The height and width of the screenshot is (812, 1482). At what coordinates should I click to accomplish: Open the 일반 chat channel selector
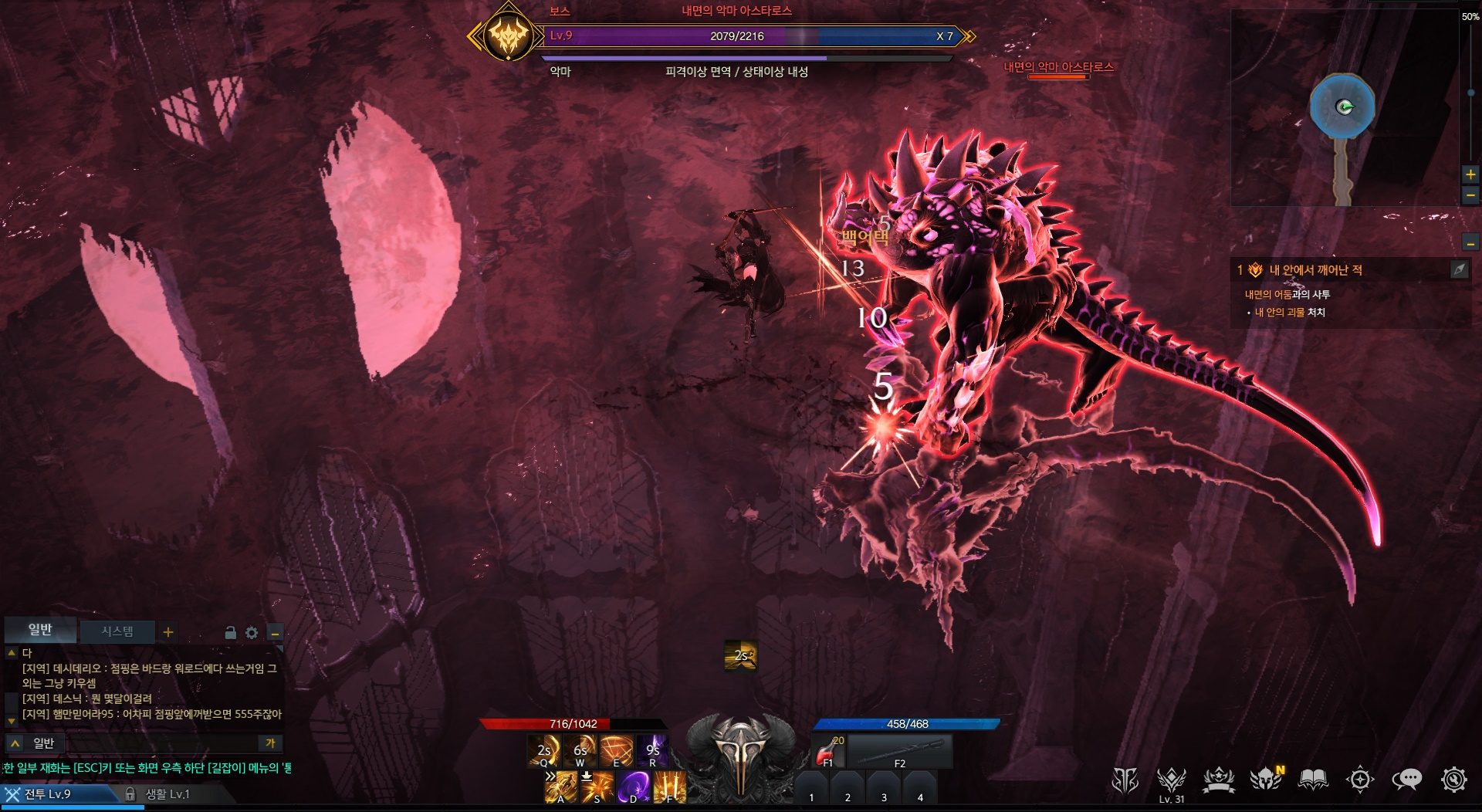click(35, 743)
